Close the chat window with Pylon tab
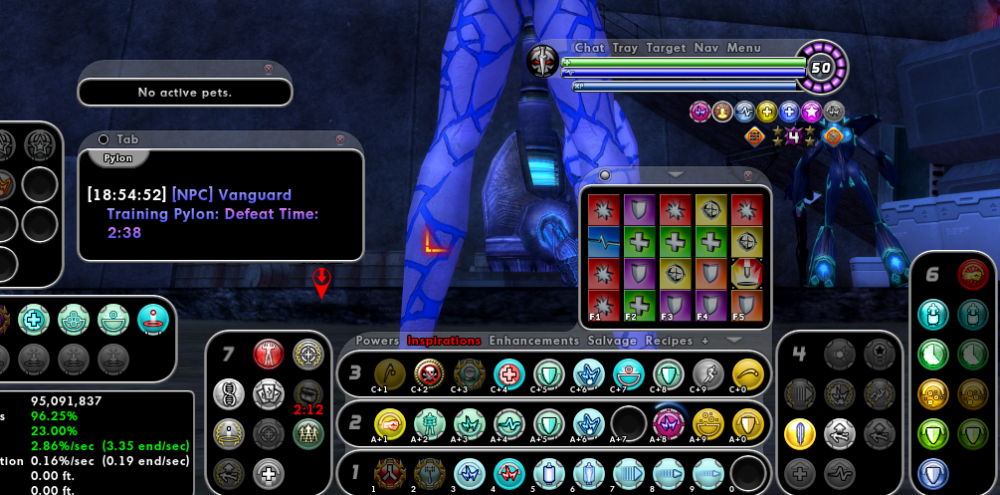 [340, 139]
